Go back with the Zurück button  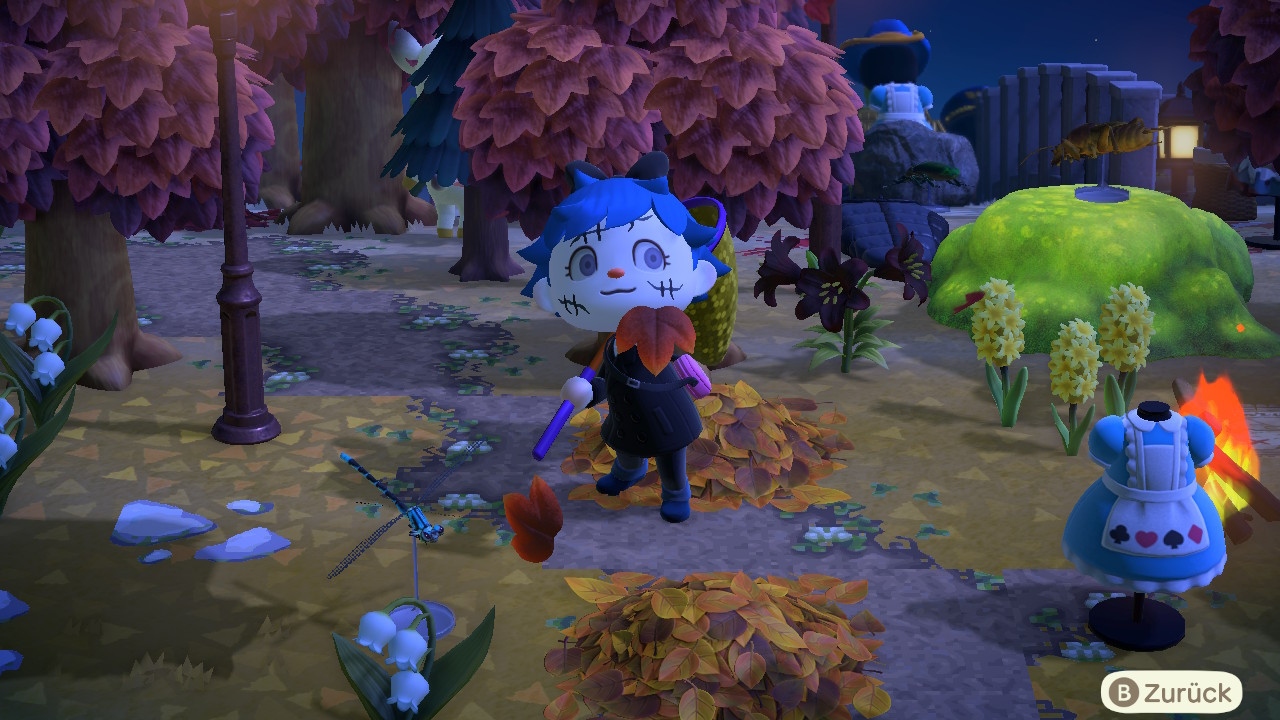point(1171,692)
